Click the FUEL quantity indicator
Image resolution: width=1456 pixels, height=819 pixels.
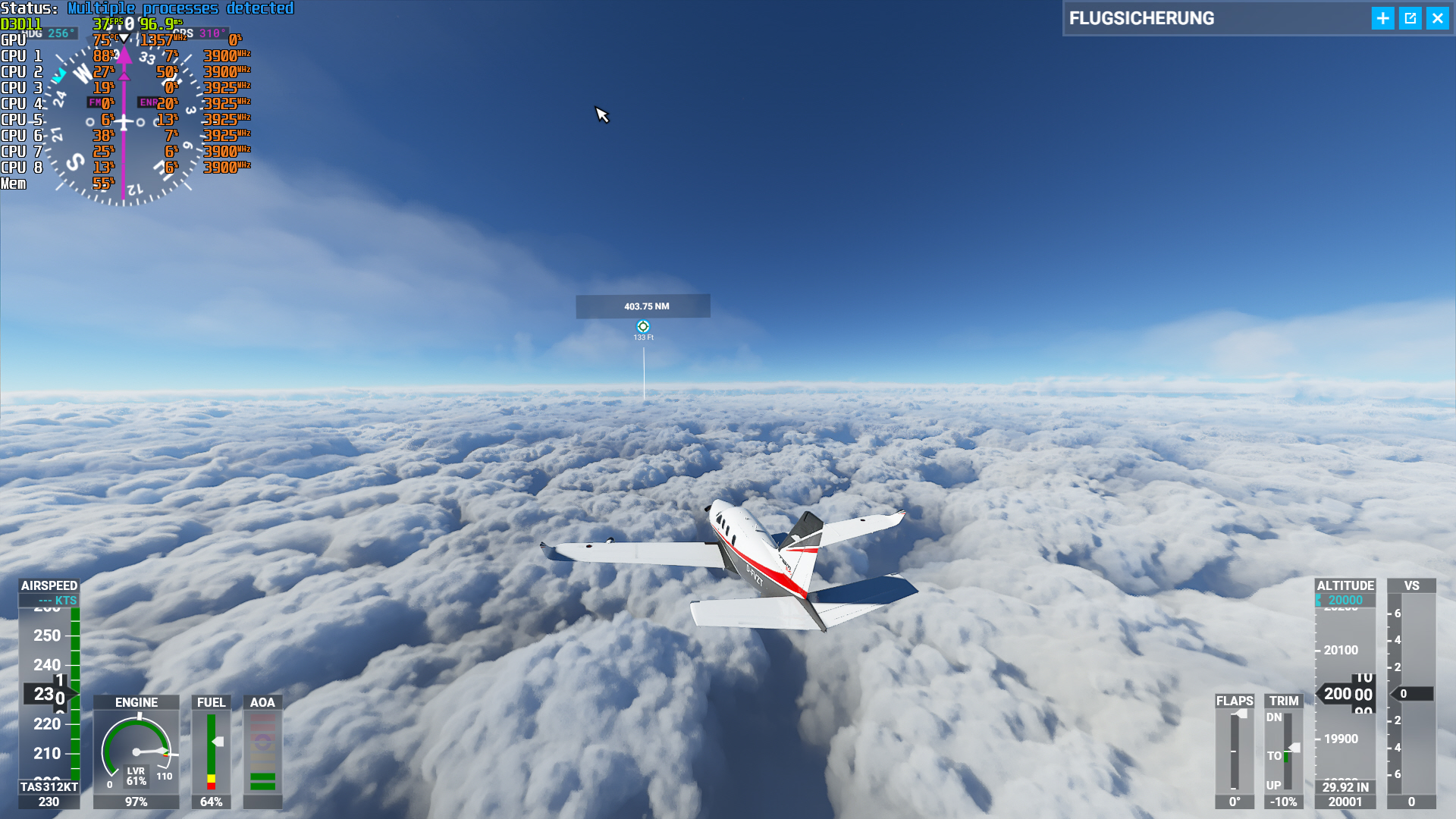tap(211, 751)
